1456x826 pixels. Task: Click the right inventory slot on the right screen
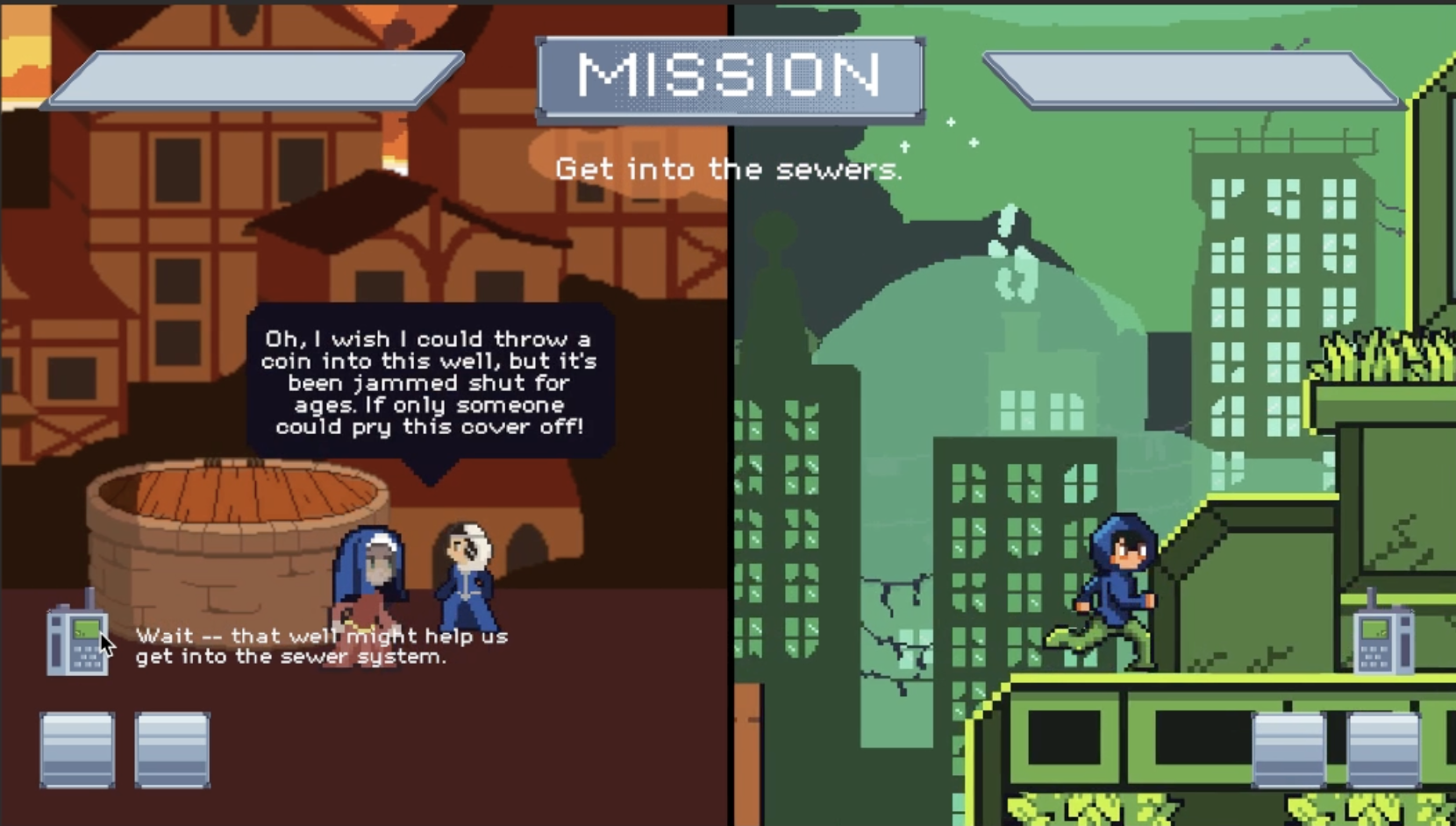click(x=1382, y=751)
